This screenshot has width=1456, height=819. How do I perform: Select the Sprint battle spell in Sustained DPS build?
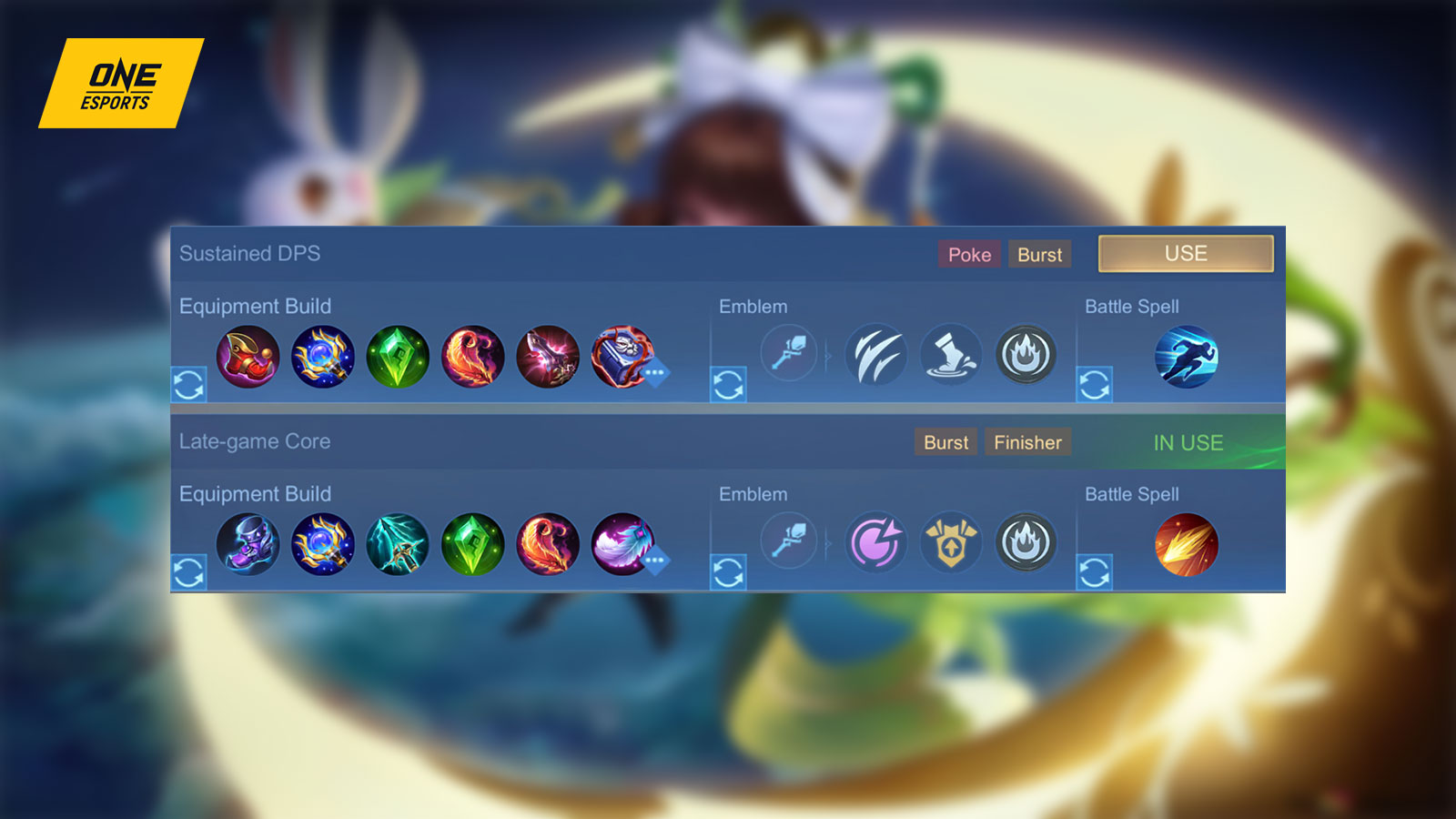pyautogui.click(x=1186, y=357)
